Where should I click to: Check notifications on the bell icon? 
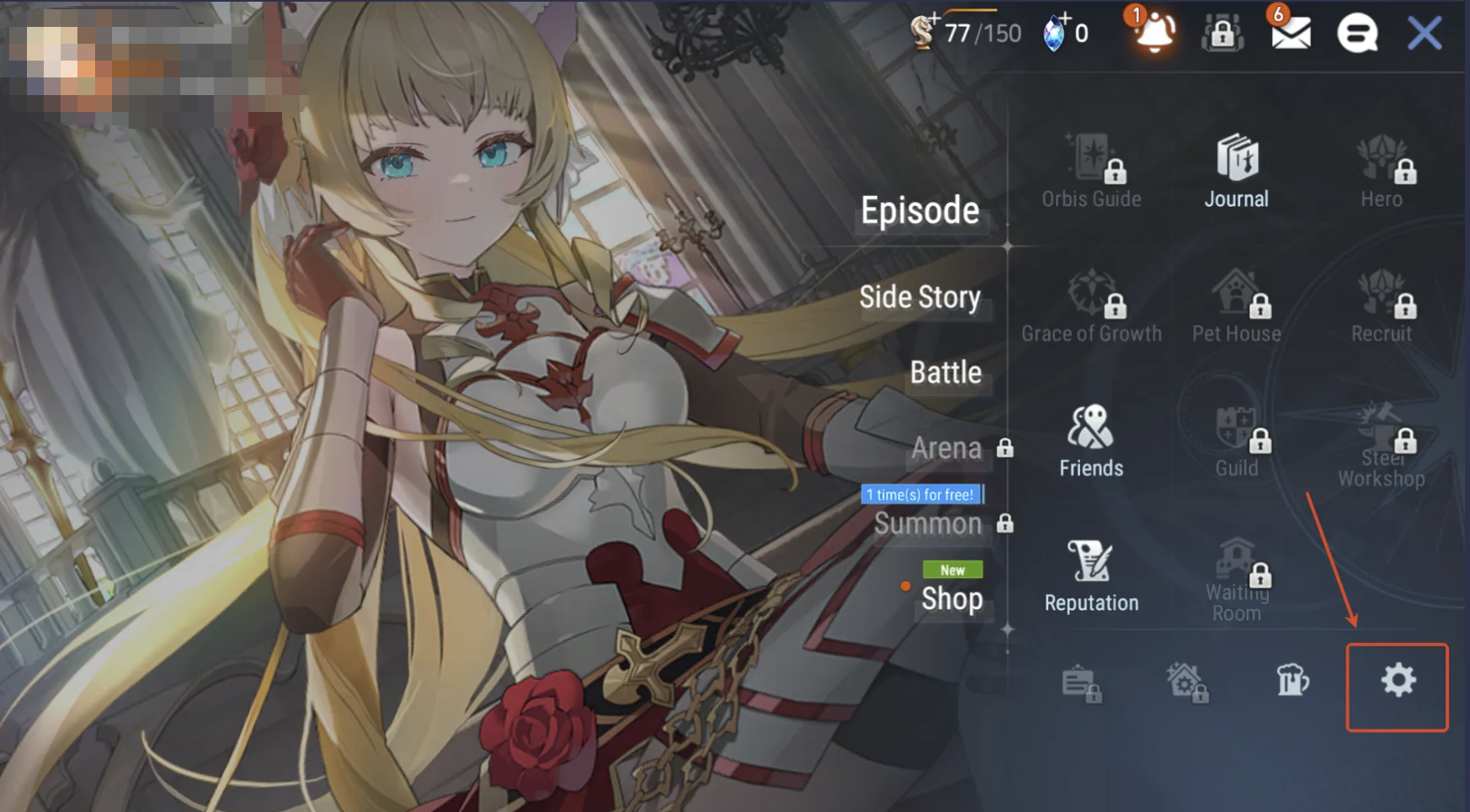point(1154,34)
